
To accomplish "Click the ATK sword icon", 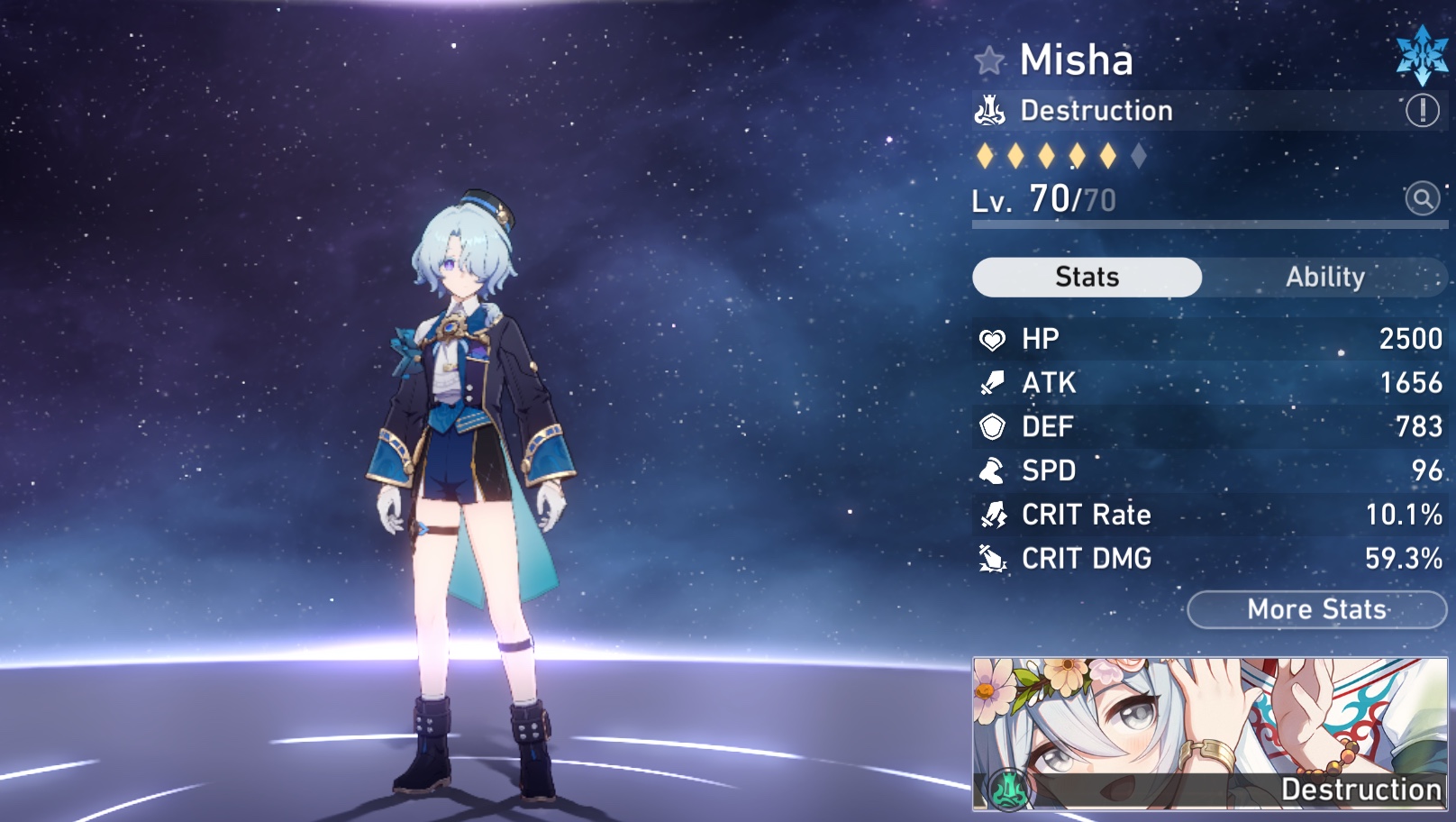I will [x=992, y=383].
